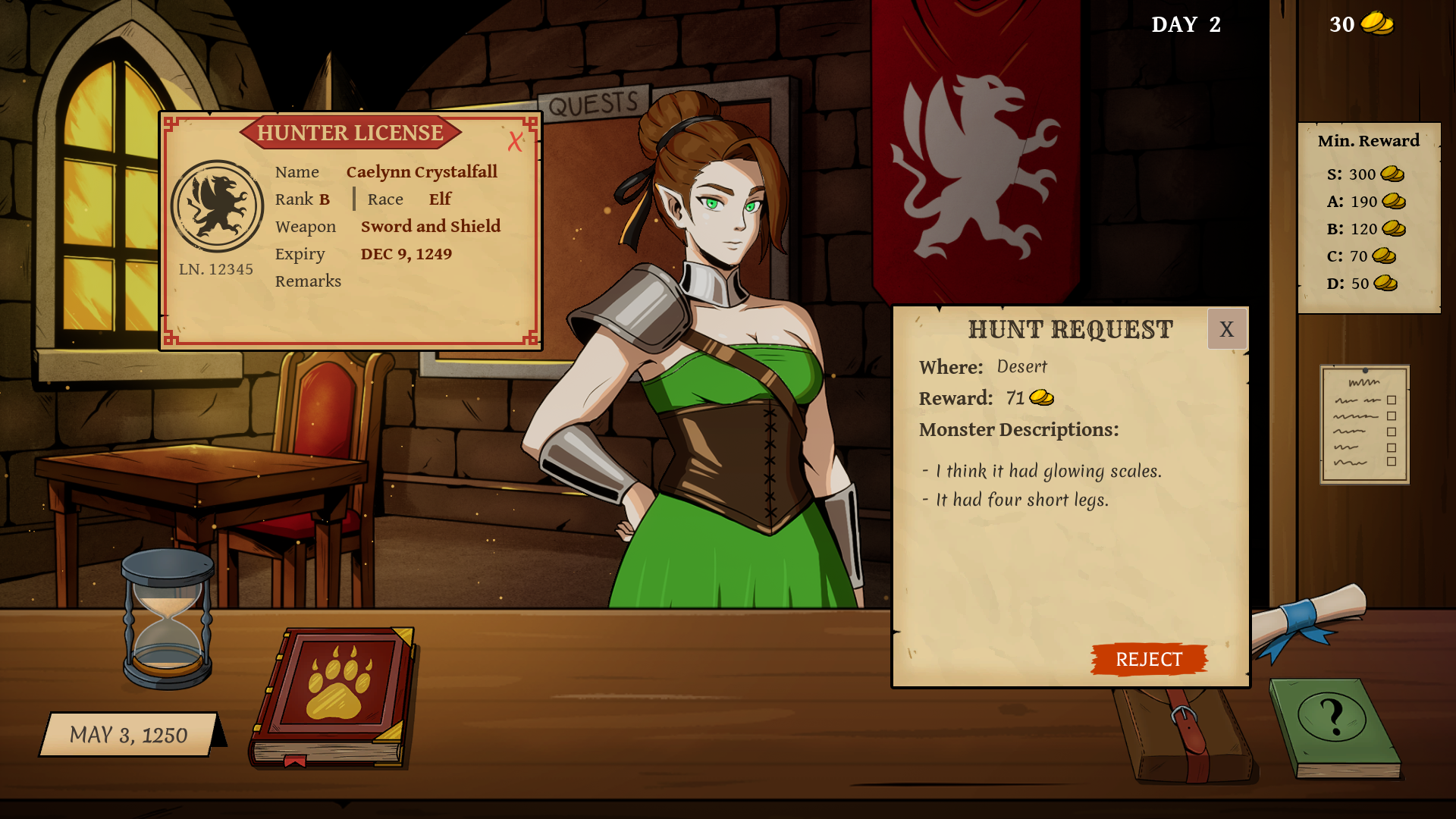1456x819 pixels.
Task: View the checklist note on the wall
Action: tap(1364, 424)
